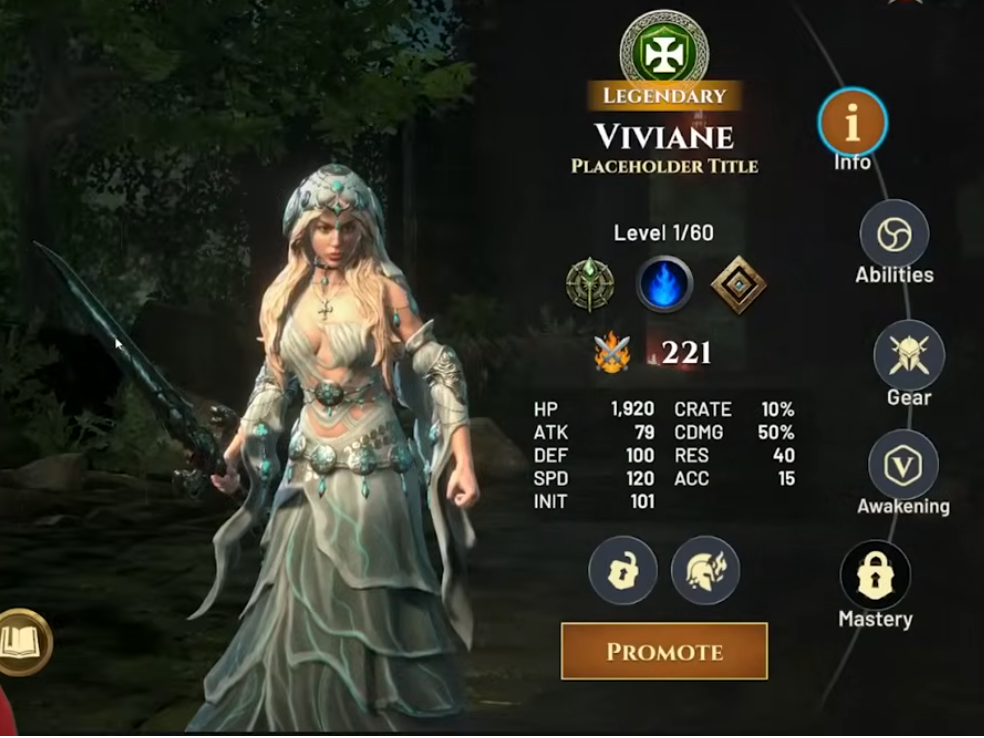Screen dimensions: 984x738
Task: Toggle the padlock lock button
Action: 622,570
